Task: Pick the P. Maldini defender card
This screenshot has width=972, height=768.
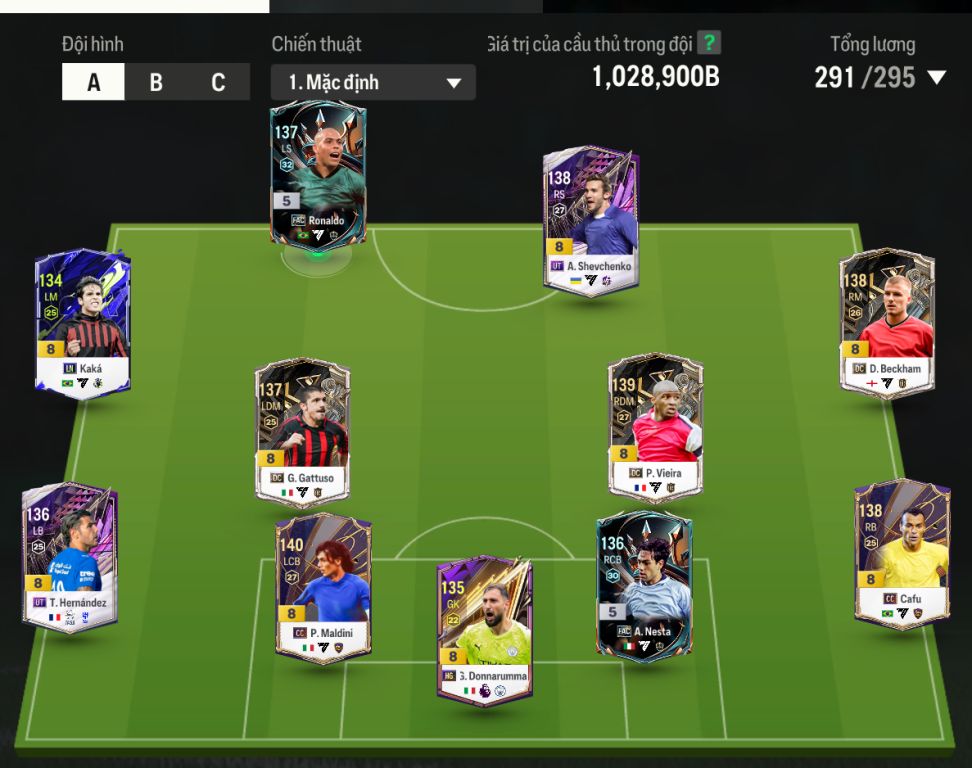Action: 323,587
